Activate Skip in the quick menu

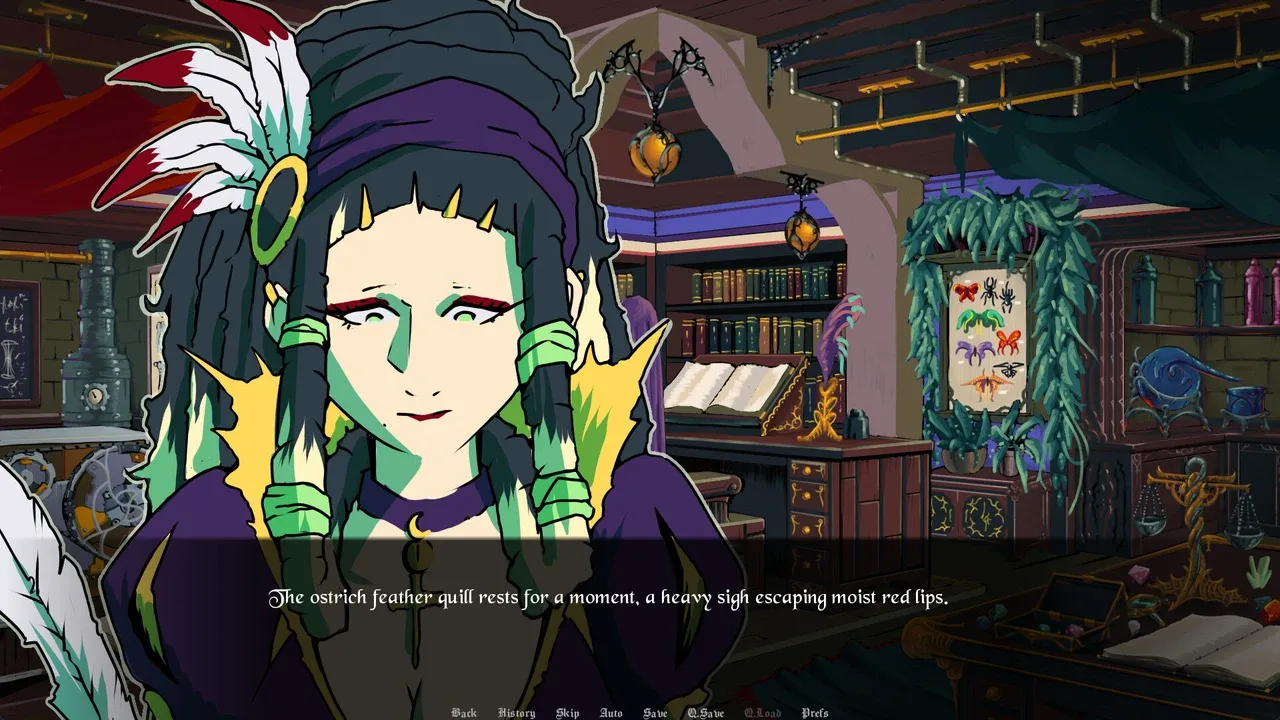567,713
